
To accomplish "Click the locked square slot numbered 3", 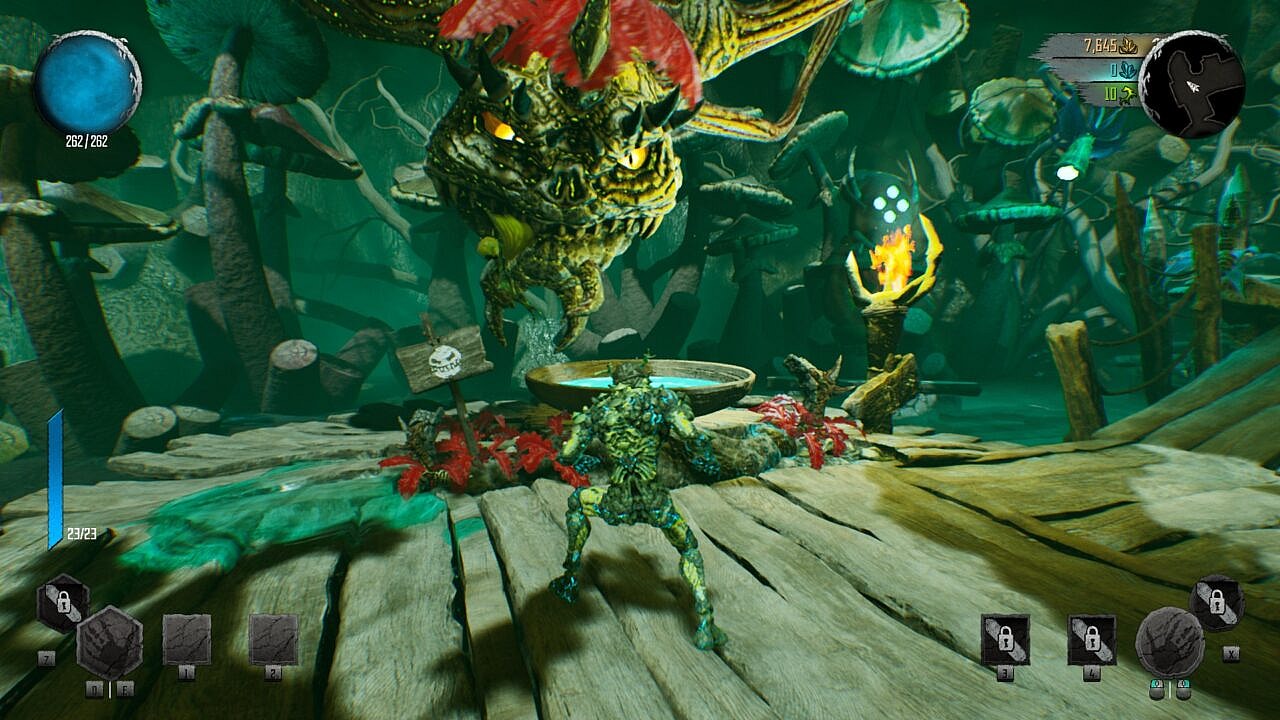I will click(1005, 639).
